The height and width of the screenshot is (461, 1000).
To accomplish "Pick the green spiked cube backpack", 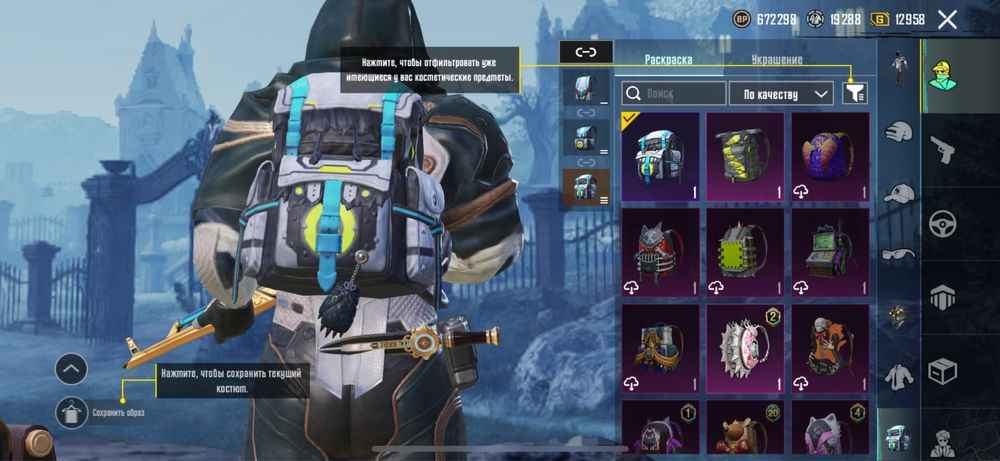I will (x=745, y=252).
